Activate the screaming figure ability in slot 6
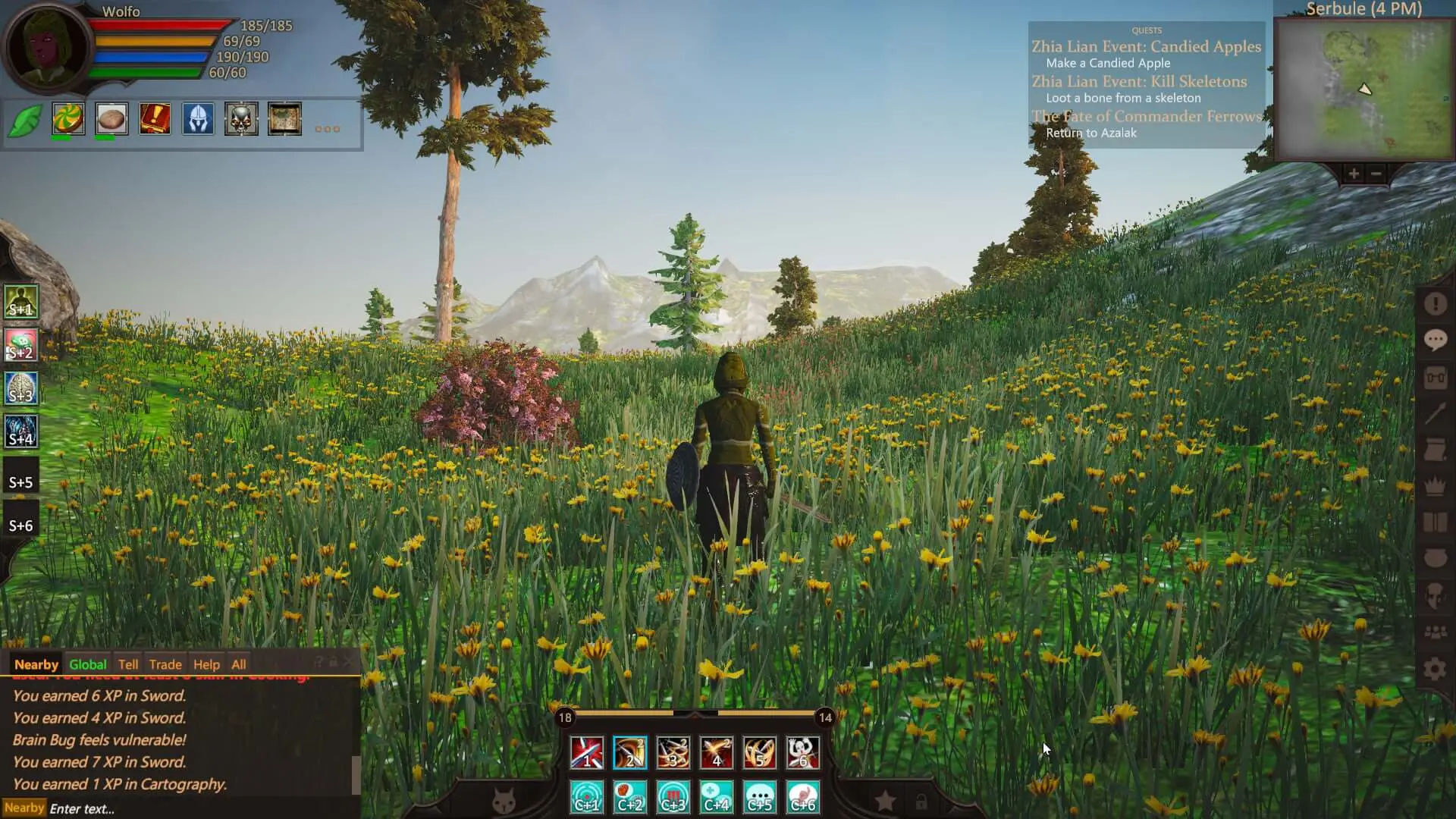 pos(802,752)
